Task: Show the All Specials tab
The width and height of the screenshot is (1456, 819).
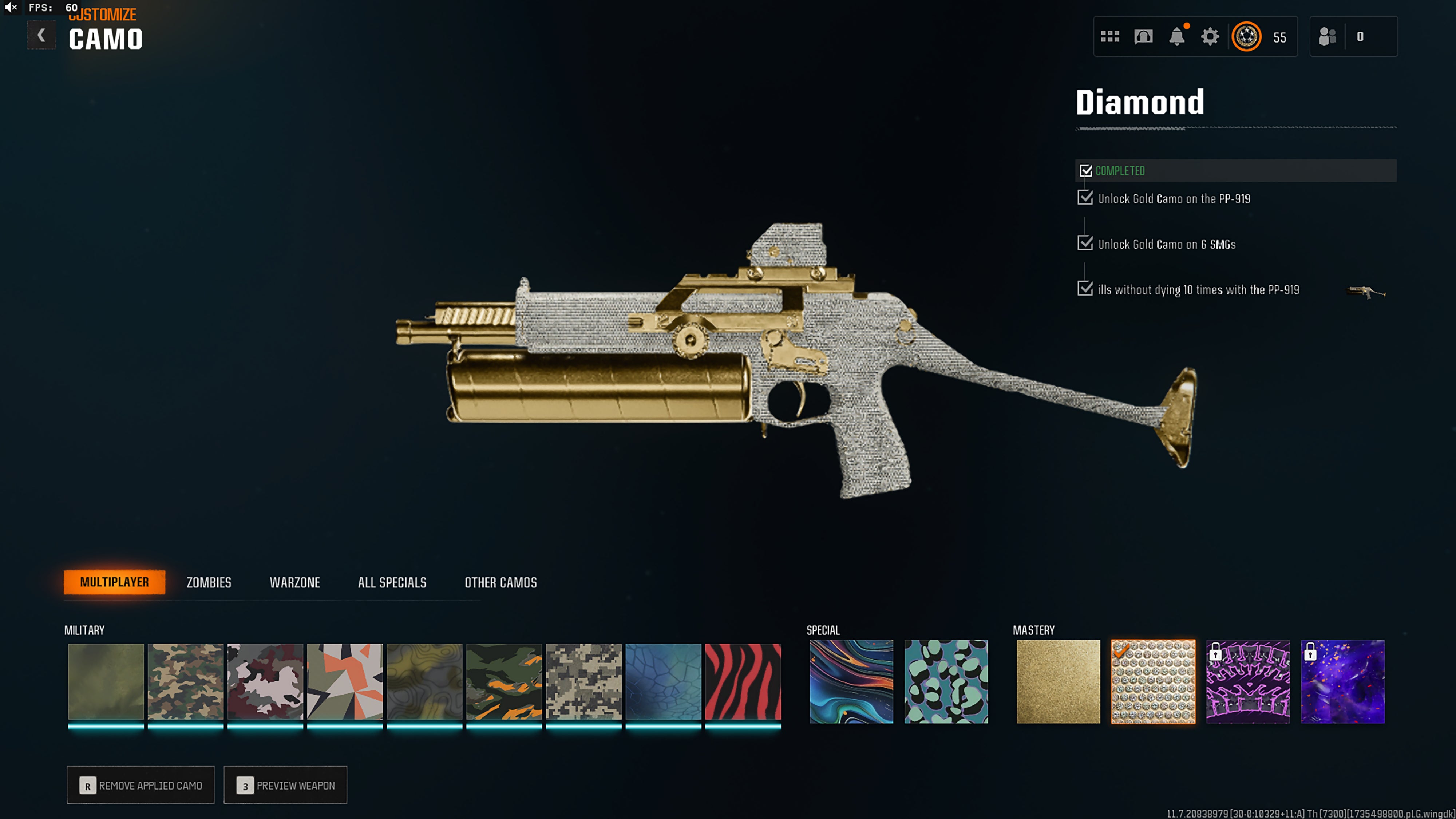Action: click(392, 582)
